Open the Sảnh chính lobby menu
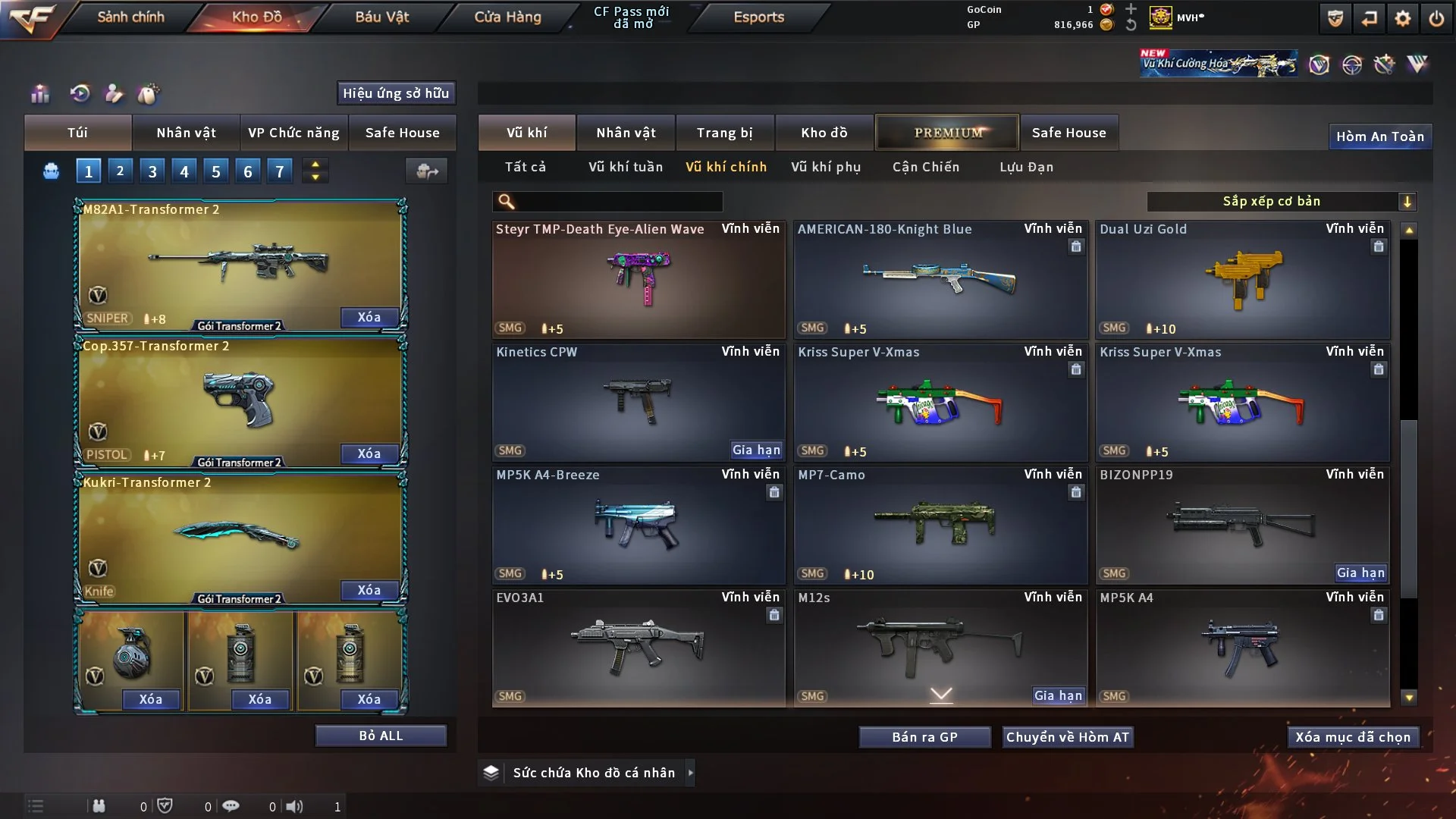 (x=130, y=17)
